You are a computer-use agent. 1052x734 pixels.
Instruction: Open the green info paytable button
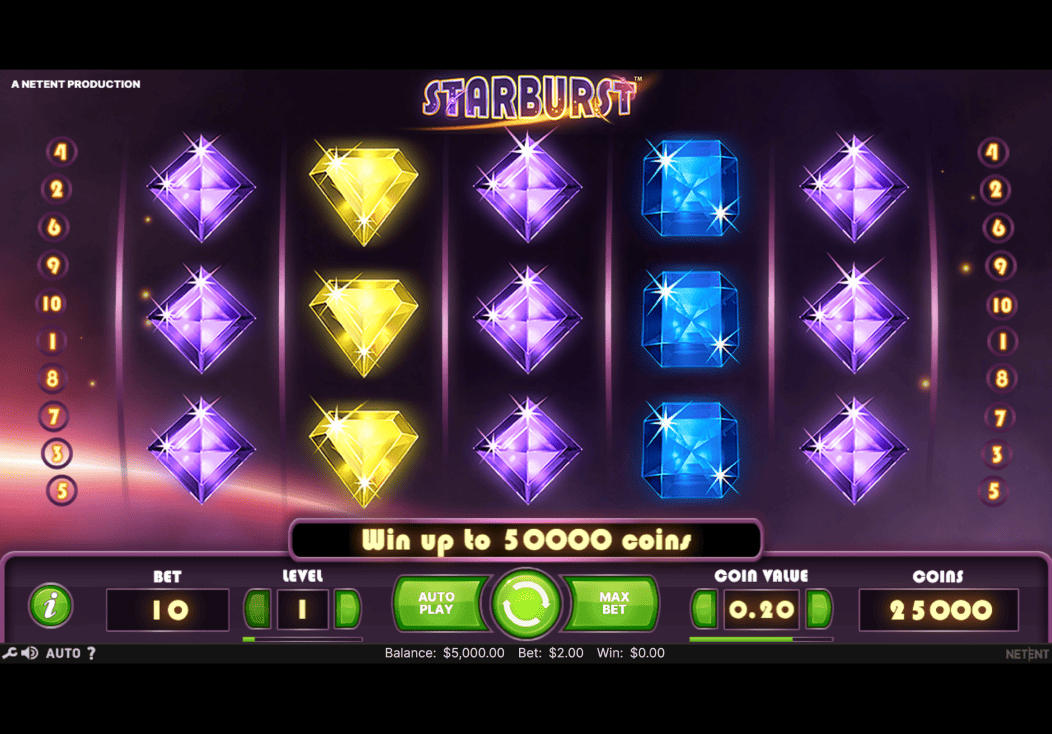[51, 606]
